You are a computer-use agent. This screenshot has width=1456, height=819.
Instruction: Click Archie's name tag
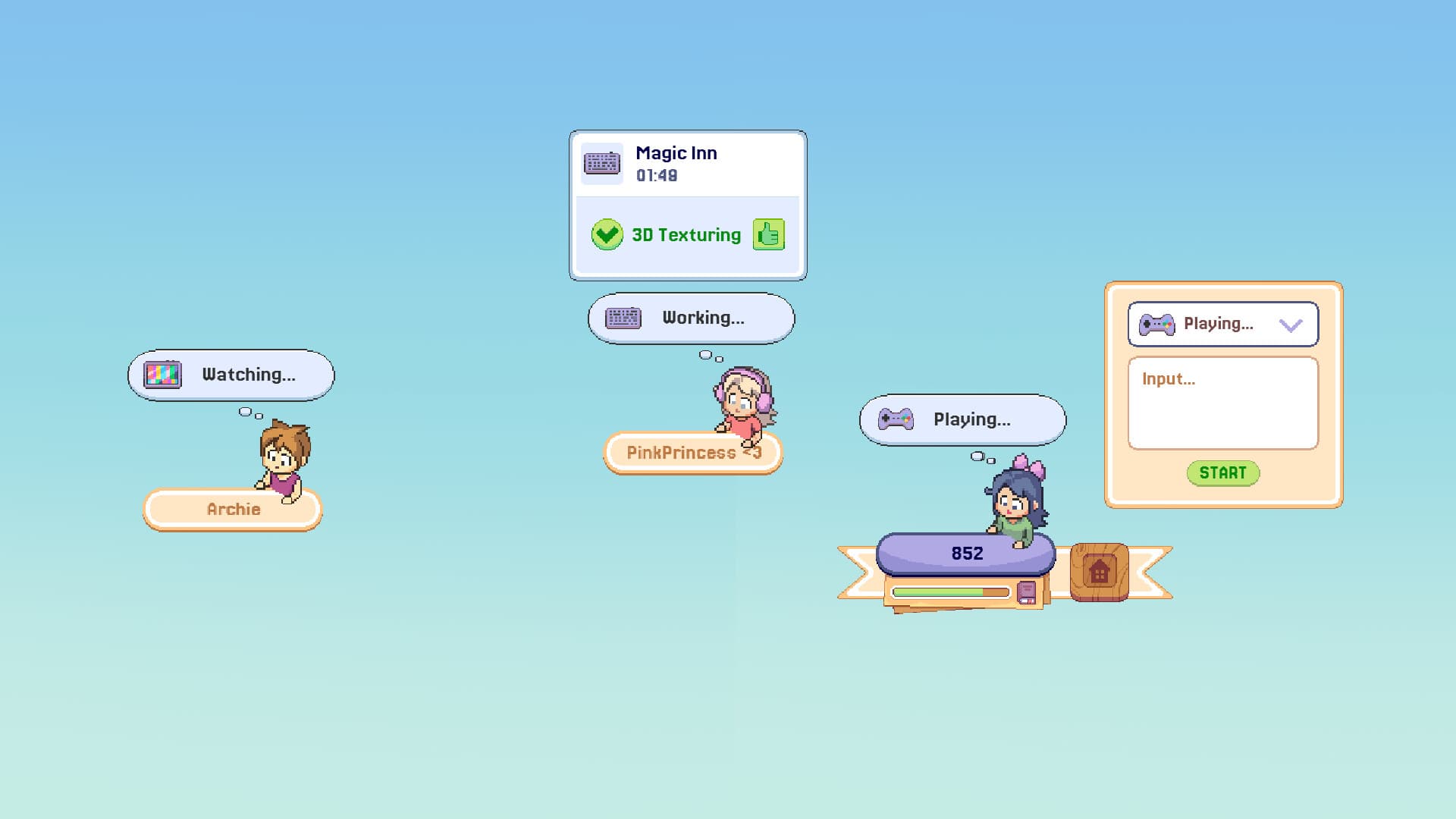232,510
